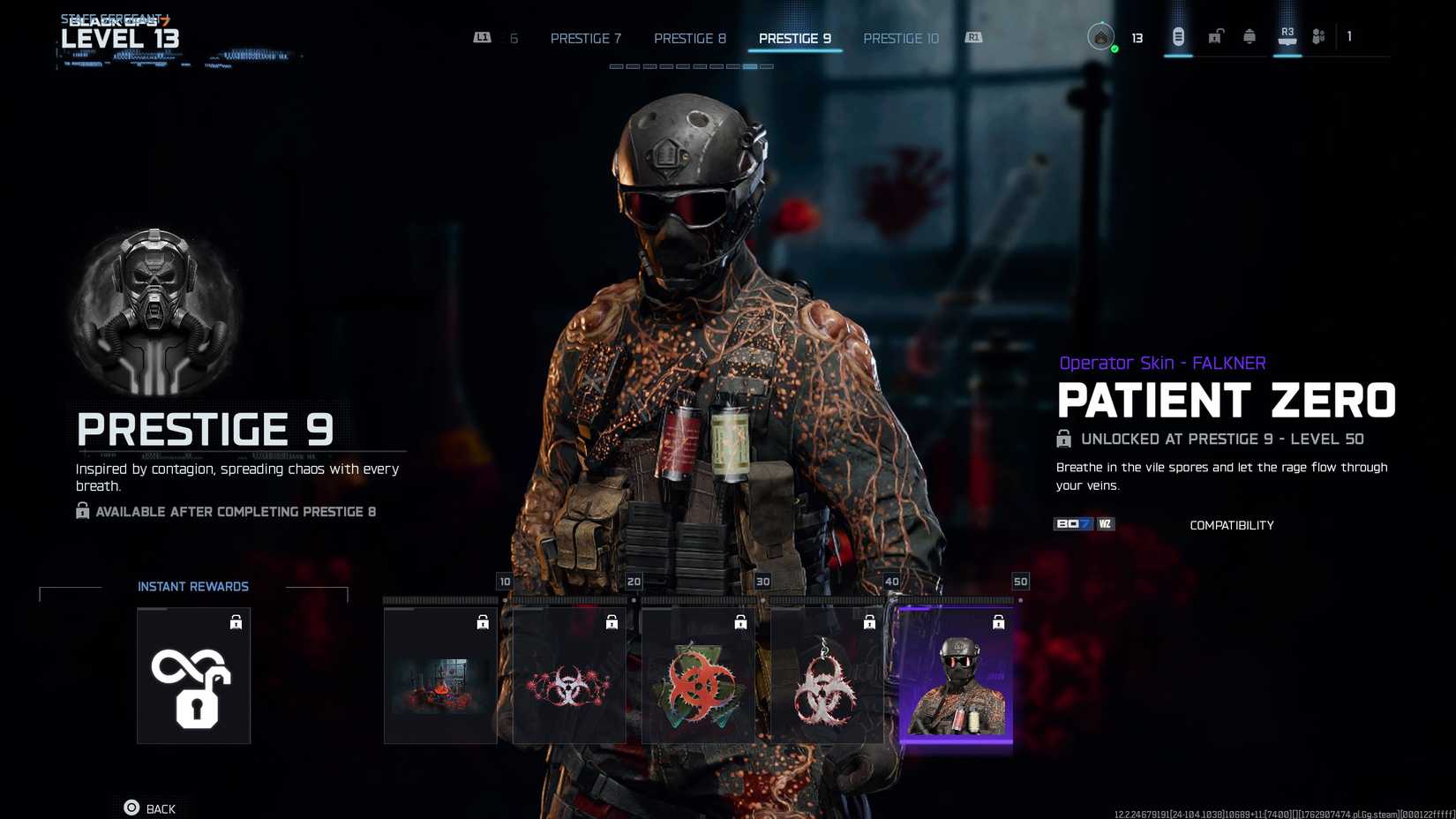Open the social/friends icon near the player count
This screenshot has width=1456, height=819.
(x=1318, y=37)
